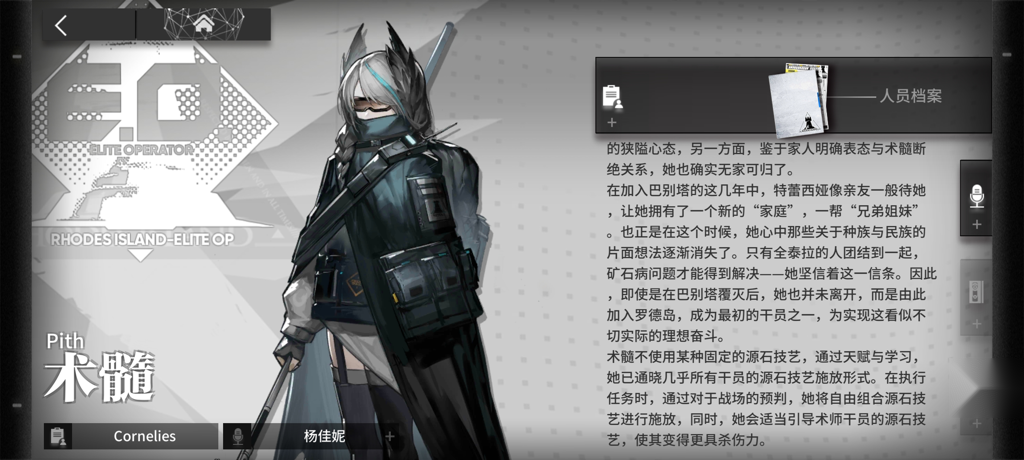Go back using the arrow button
1024x460 pixels.
(x=62, y=25)
